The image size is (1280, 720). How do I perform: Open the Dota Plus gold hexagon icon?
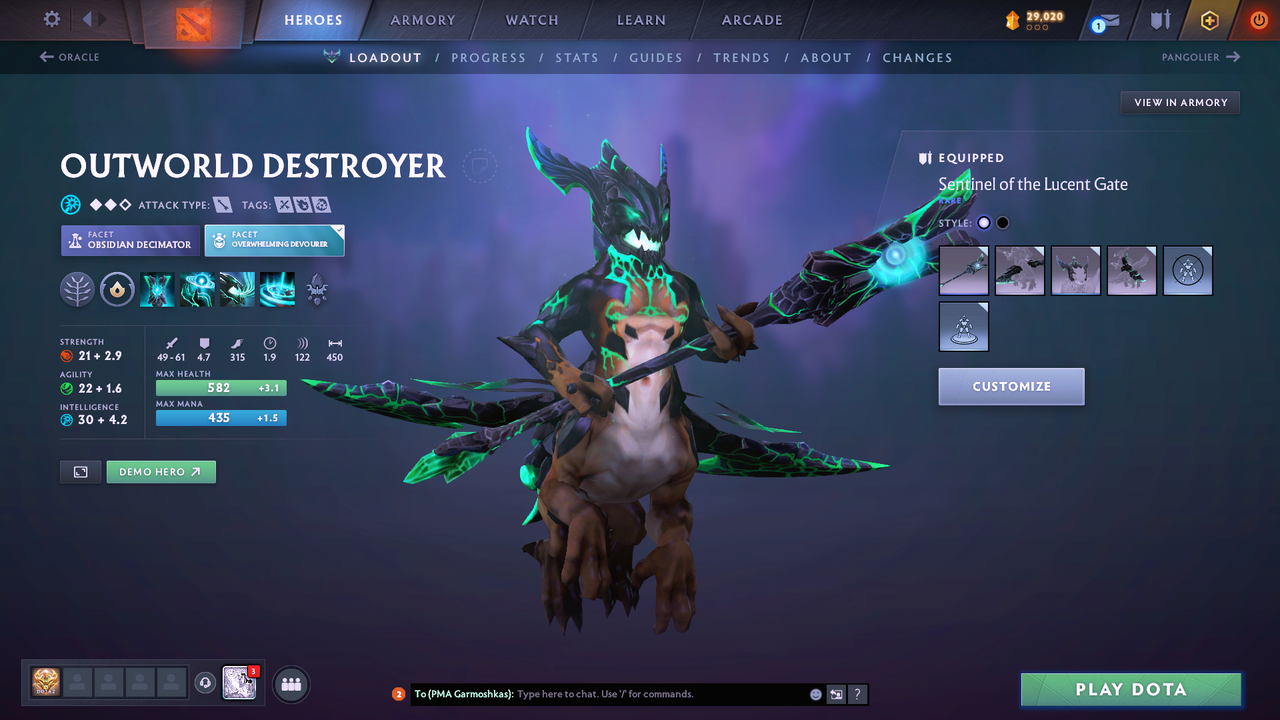click(1209, 19)
